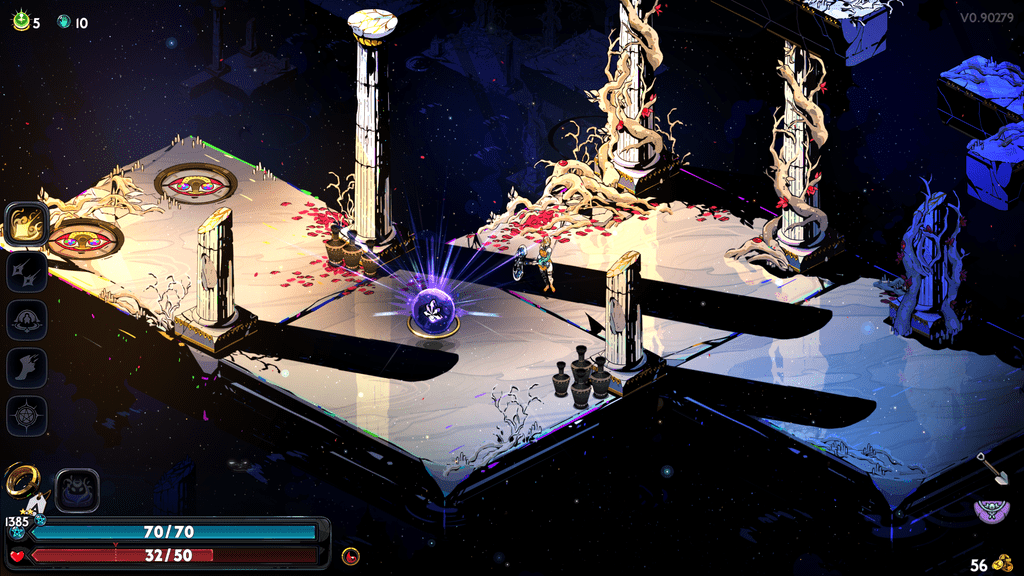The width and height of the screenshot is (1024, 576).
Task: Click the shovel gathering tool icon
Action: (x=992, y=468)
